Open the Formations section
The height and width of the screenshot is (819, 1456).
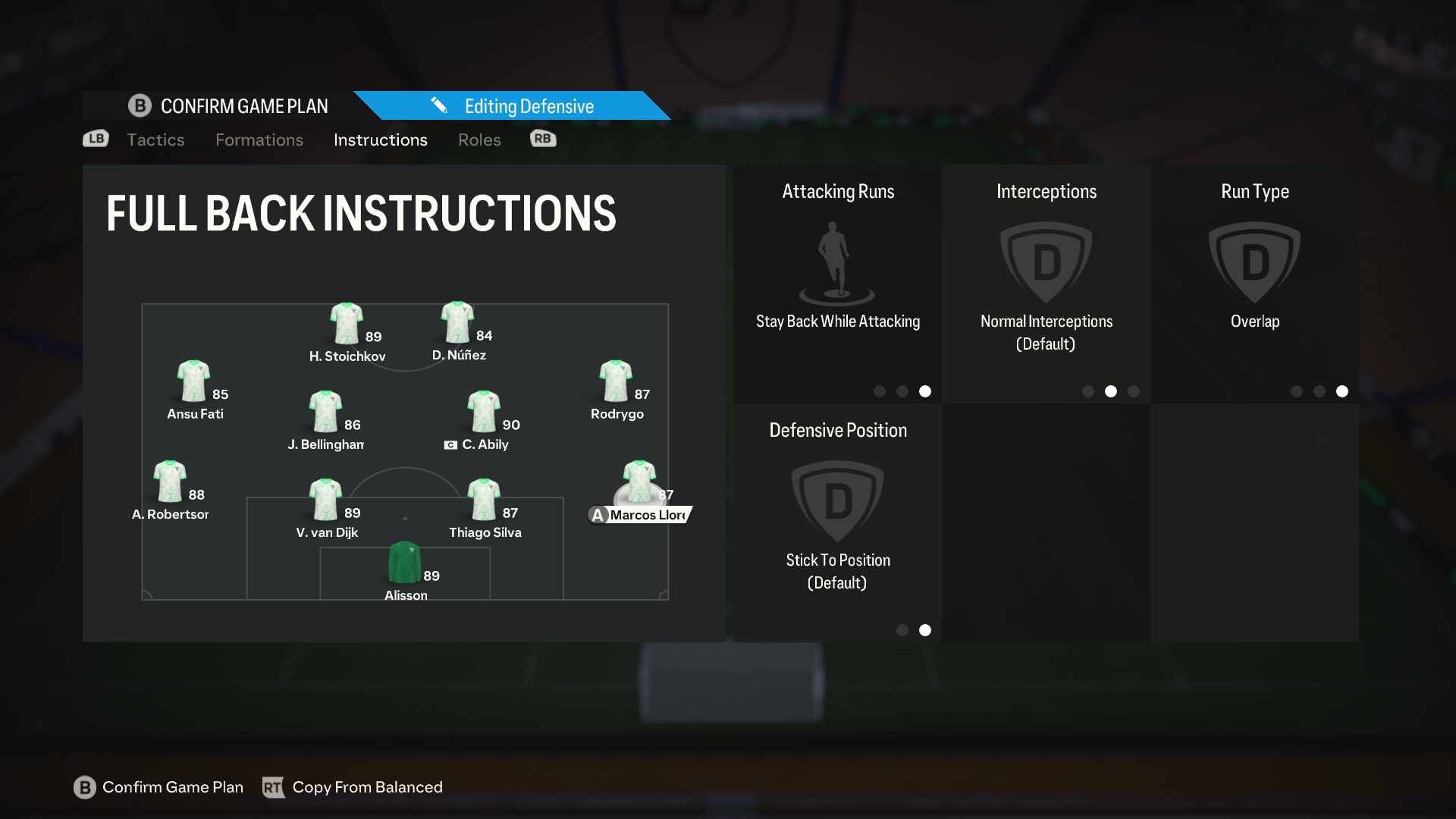[x=259, y=140]
